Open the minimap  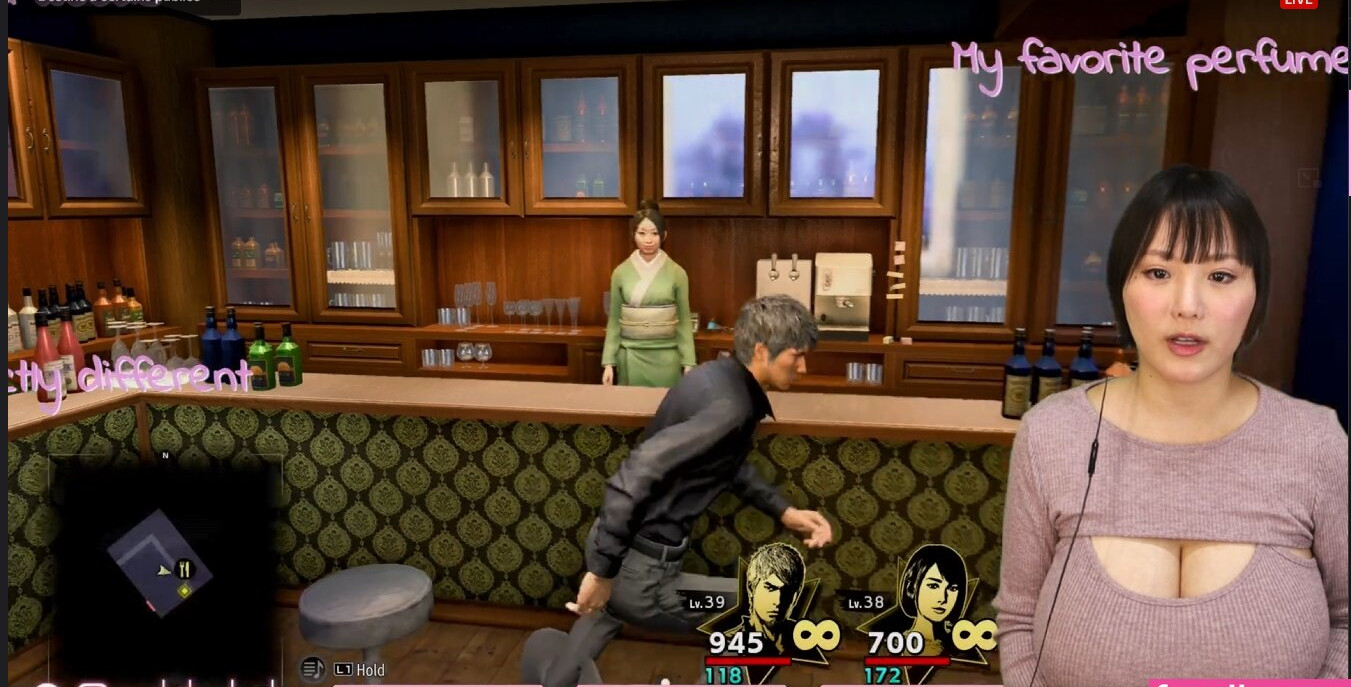[165, 561]
